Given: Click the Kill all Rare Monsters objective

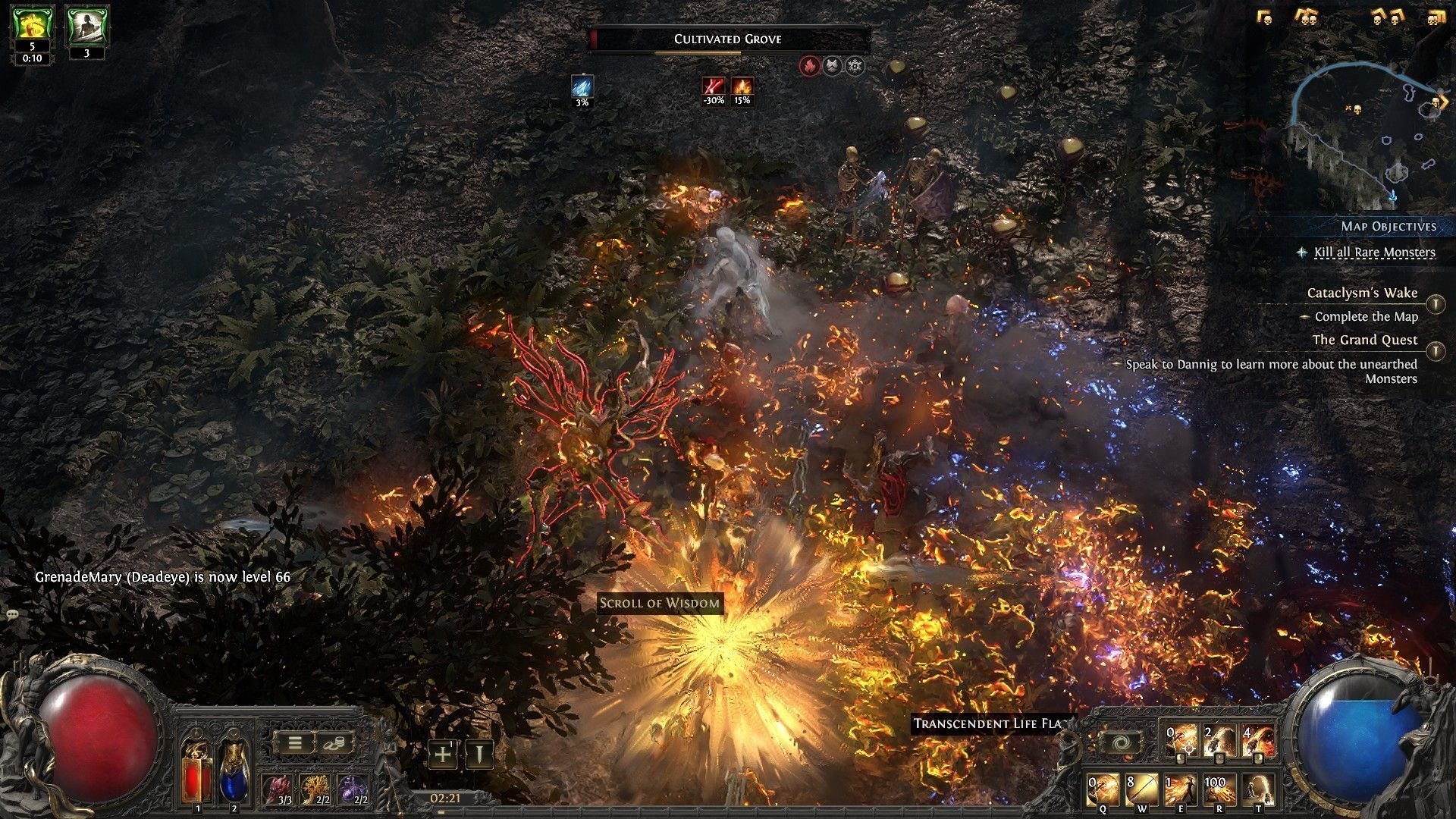Looking at the screenshot, I should [1374, 253].
